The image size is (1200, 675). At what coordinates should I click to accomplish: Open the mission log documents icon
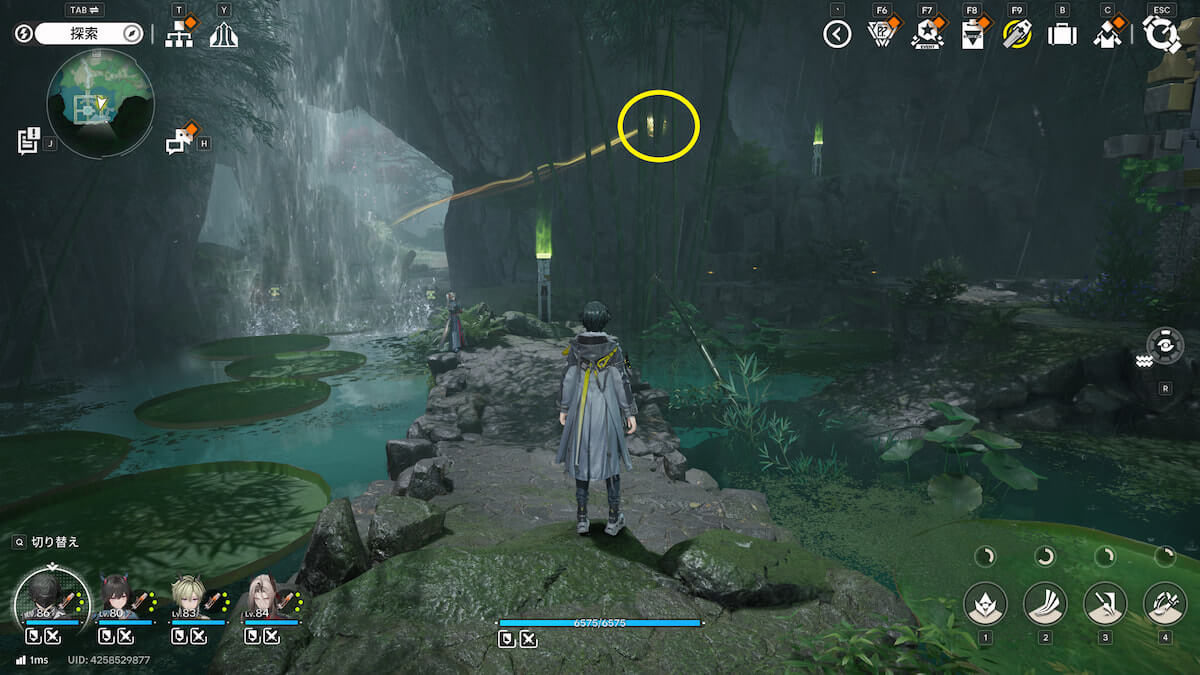(28, 140)
